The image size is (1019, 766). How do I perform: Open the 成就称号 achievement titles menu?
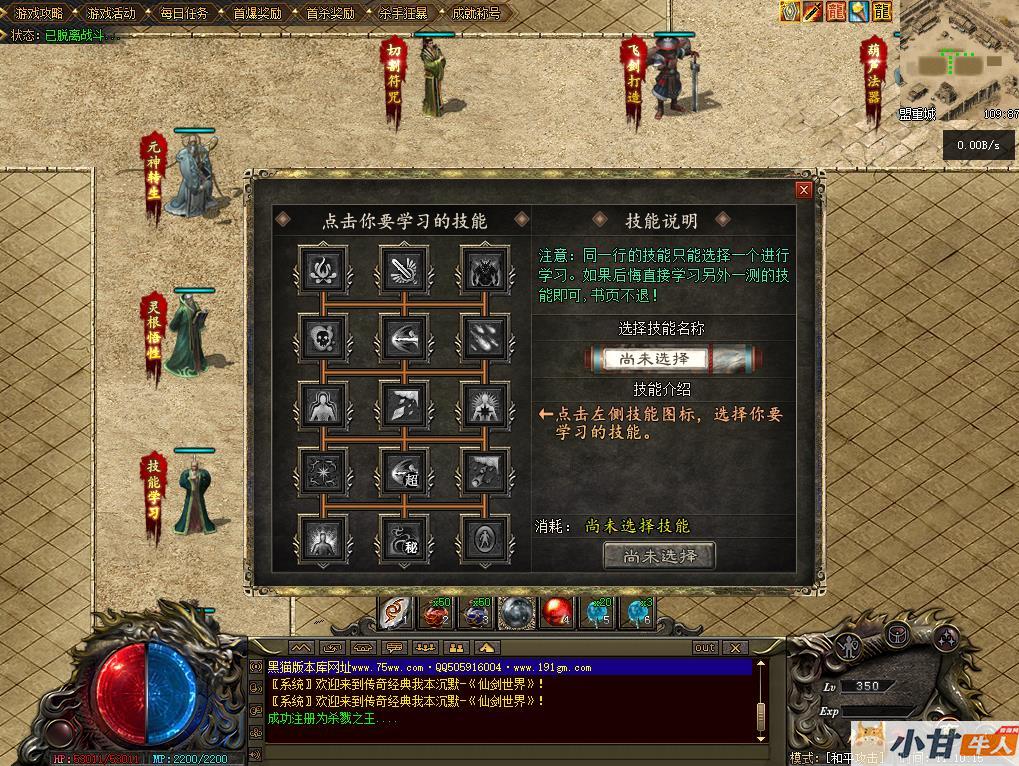(x=476, y=13)
